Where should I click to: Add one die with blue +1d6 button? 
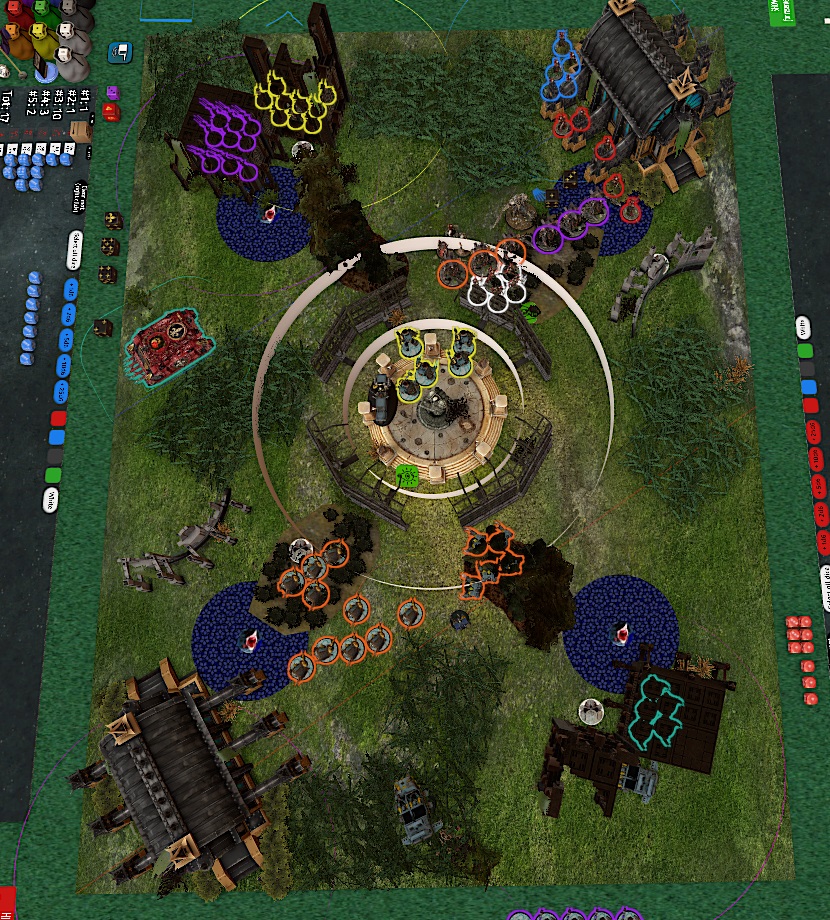(x=71, y=290)
